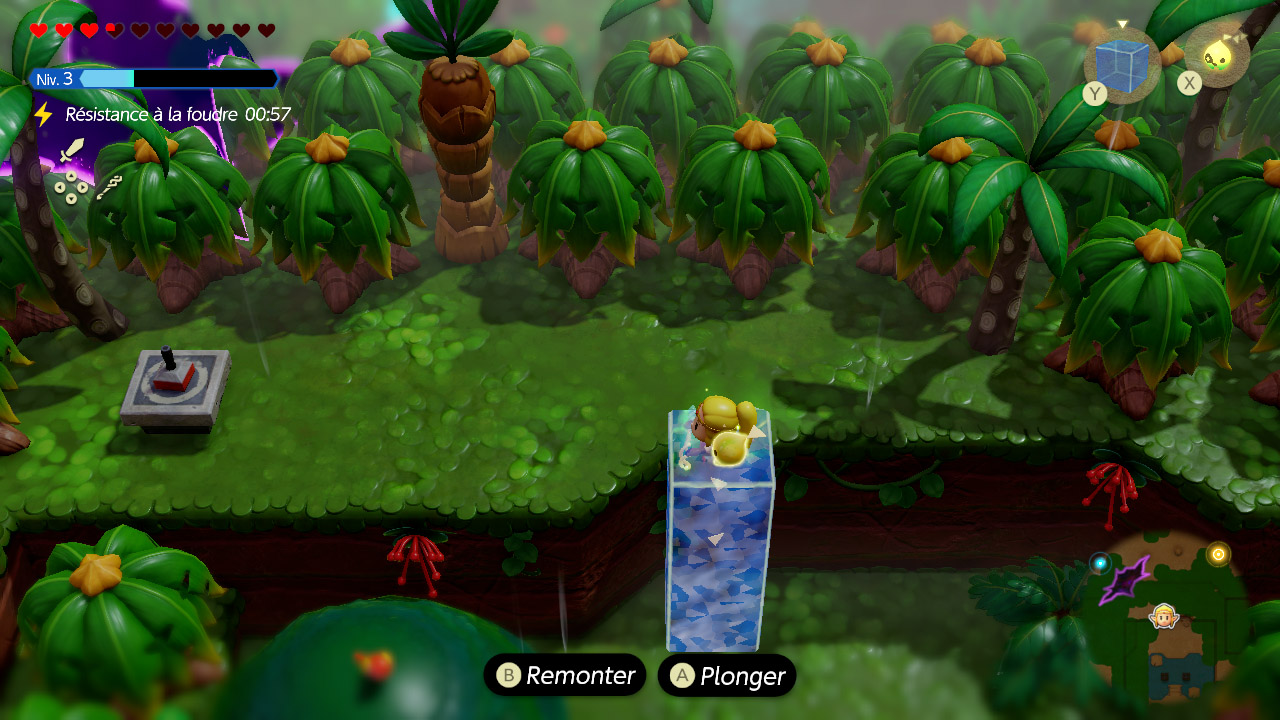Click the four-arrow directional pad icon
The width and height of the screenshot is (1280, 720).
point(70,185)
